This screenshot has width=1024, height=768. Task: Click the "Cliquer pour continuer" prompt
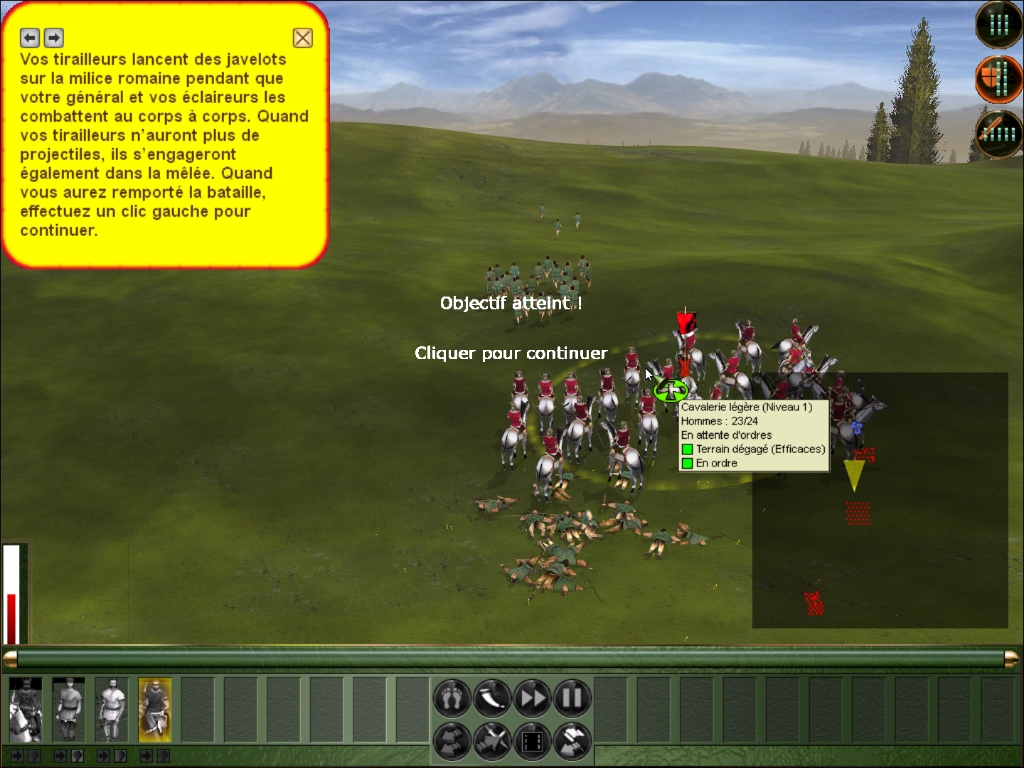tap(511, 353)
